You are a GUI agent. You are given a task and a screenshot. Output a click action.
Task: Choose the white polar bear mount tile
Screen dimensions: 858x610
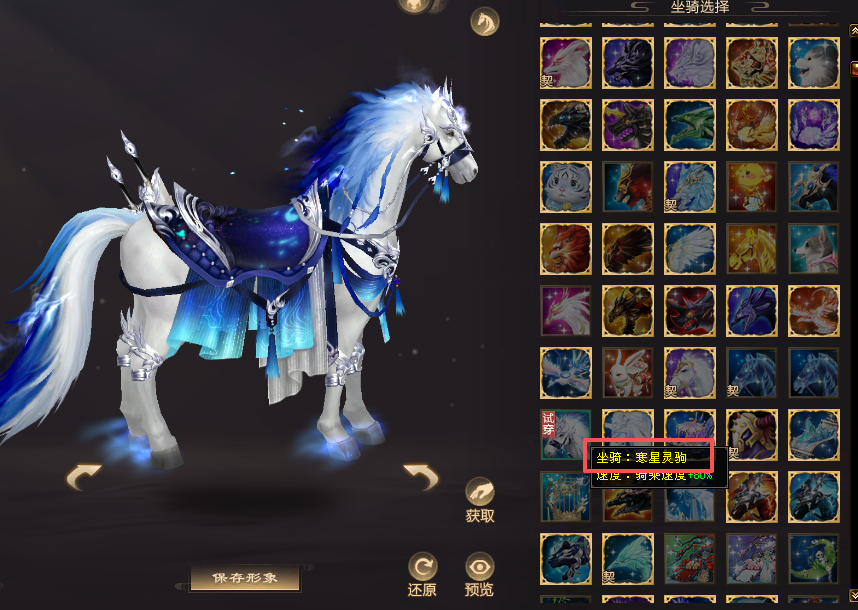pyautogui.click(x=814, y=62)
